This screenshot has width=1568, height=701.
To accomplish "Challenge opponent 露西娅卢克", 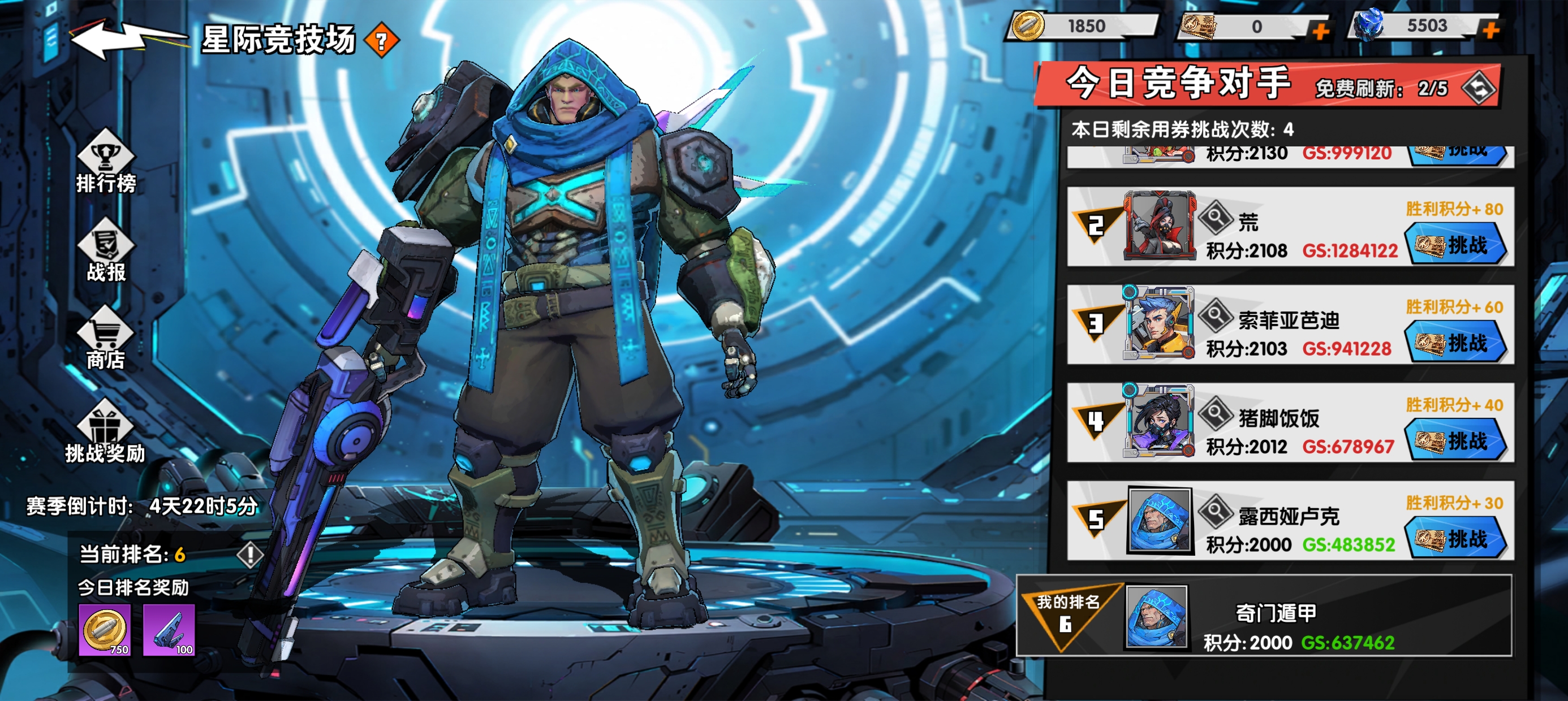I will 1456,539.
